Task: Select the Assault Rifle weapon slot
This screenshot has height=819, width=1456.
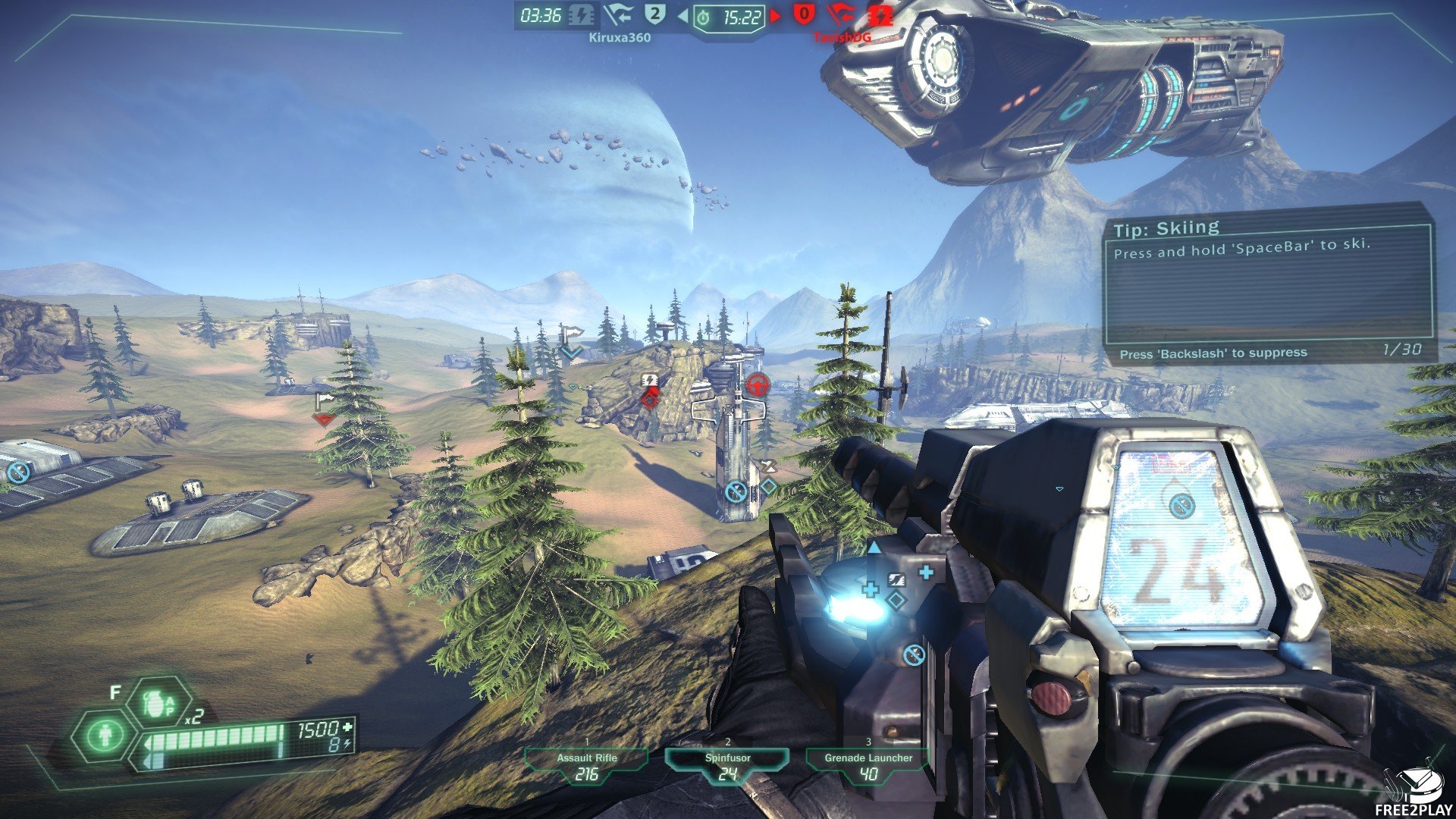Action: pos(586,766)
